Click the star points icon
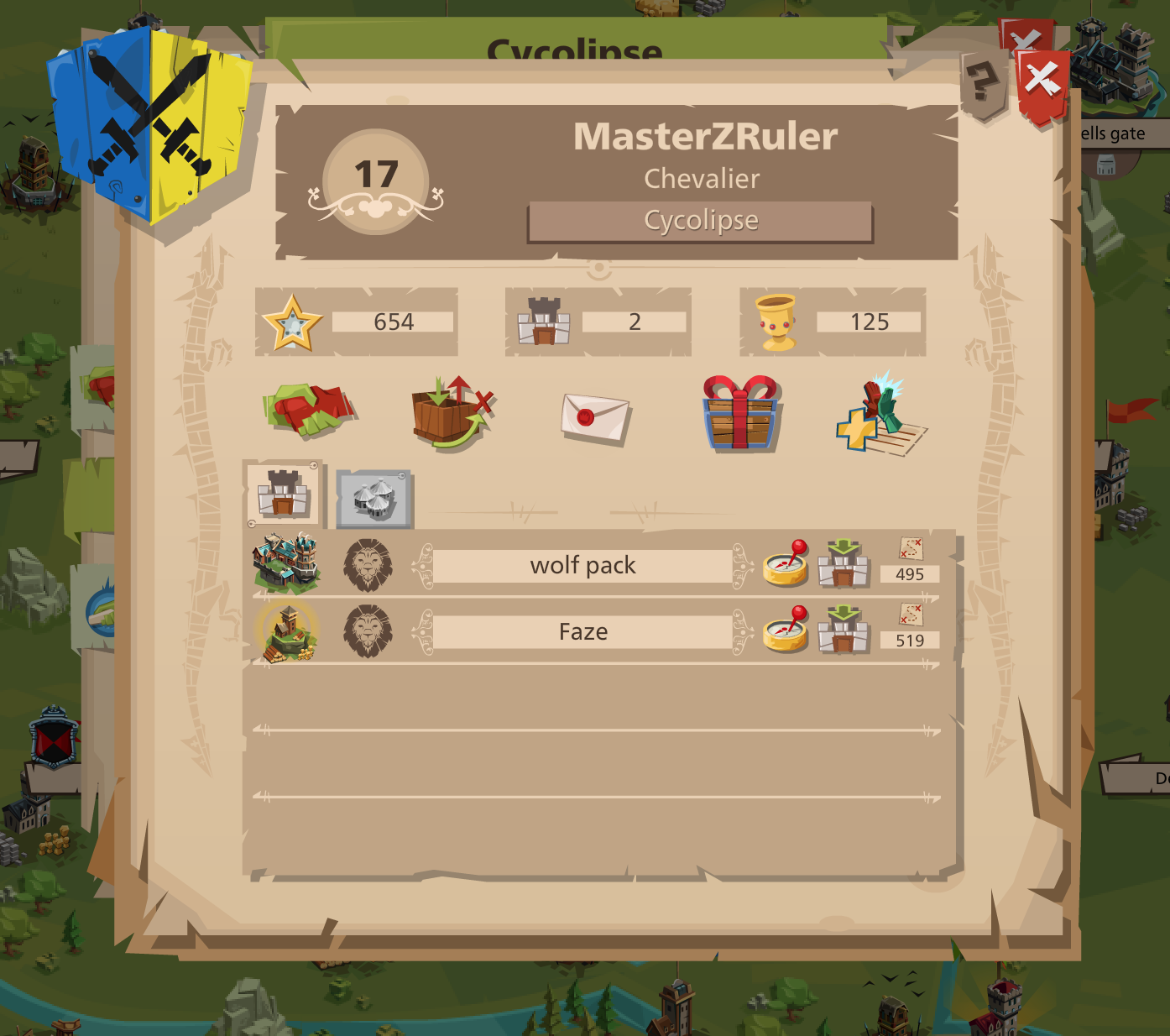This screenshot has height=1036, width=1170. click(x=292, y=320)
